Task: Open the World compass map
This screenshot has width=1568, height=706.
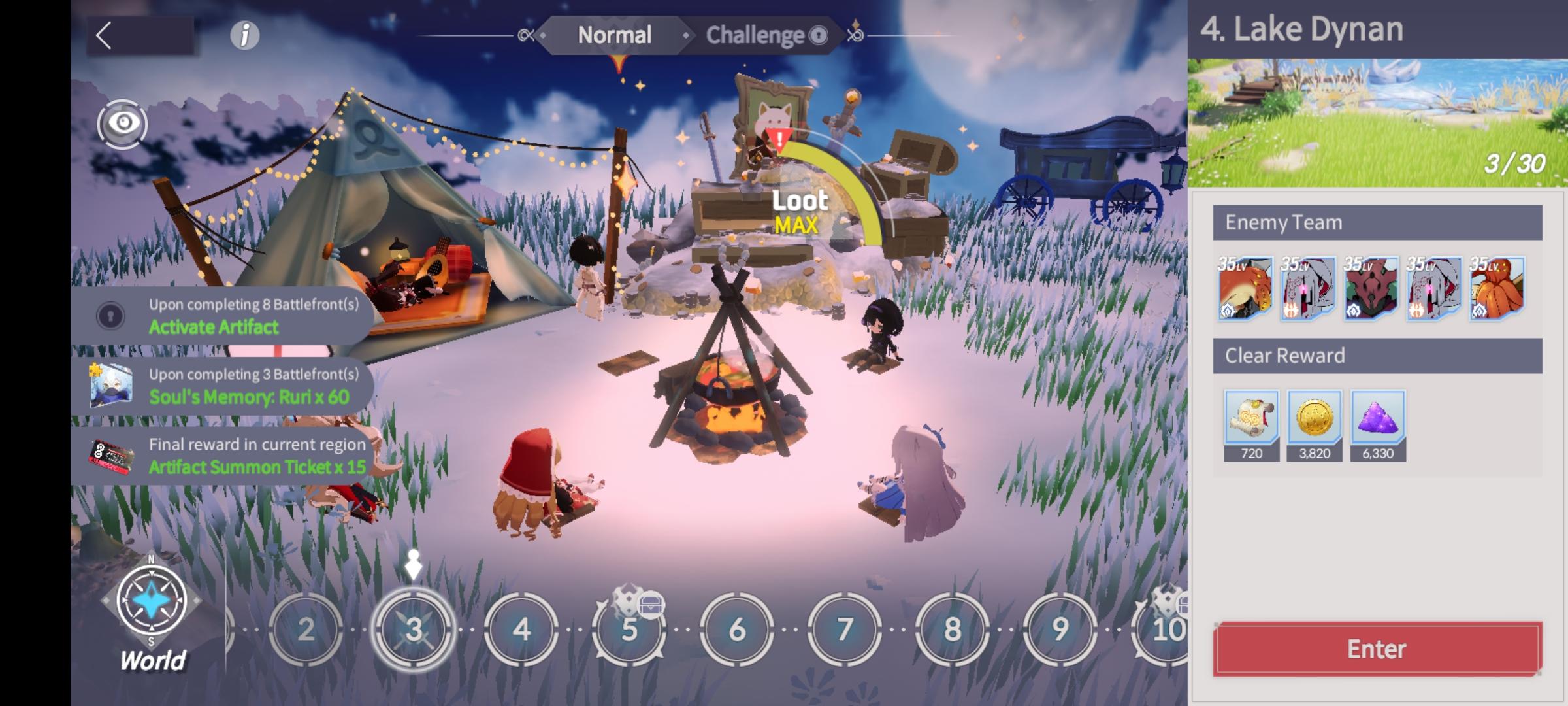Action: [x=152, y=608]
